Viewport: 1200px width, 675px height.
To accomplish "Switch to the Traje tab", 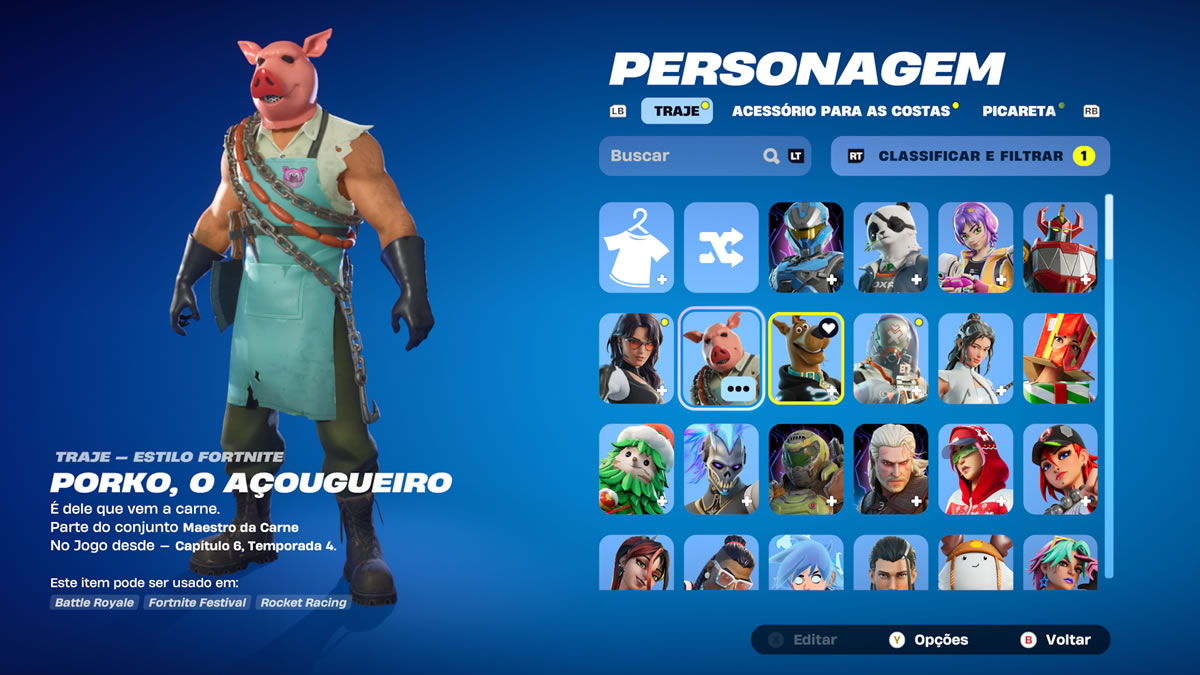I will coord(677,111).
